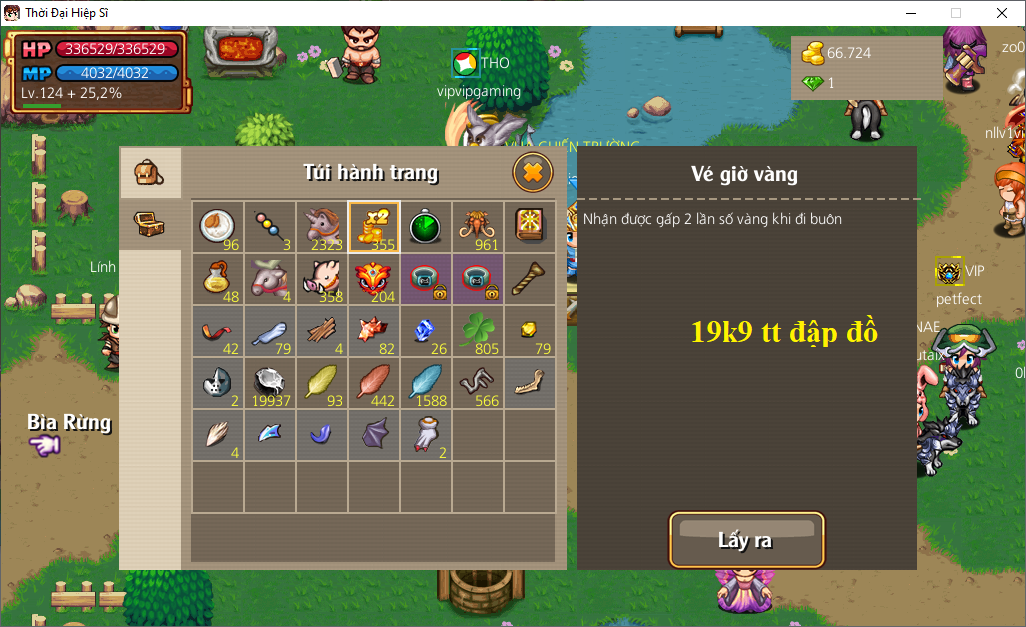Click the wild boar item slot
The height and width of the screenshot is (627, 1026).
click(x=322, y=279)
